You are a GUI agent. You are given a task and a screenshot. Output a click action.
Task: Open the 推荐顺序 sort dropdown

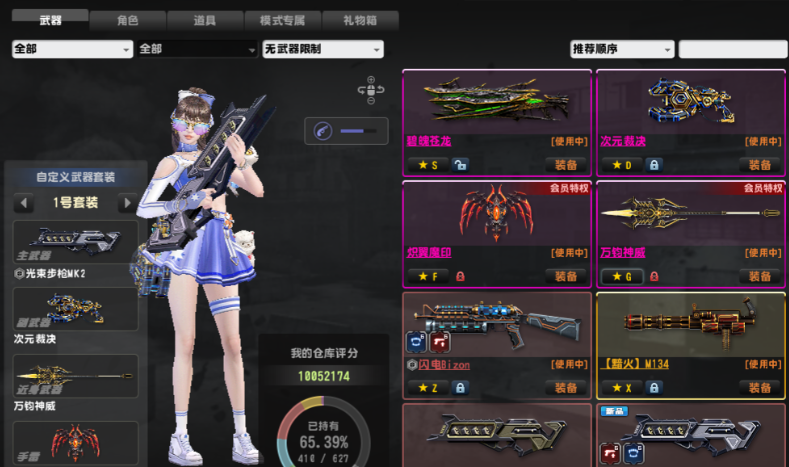622,49
